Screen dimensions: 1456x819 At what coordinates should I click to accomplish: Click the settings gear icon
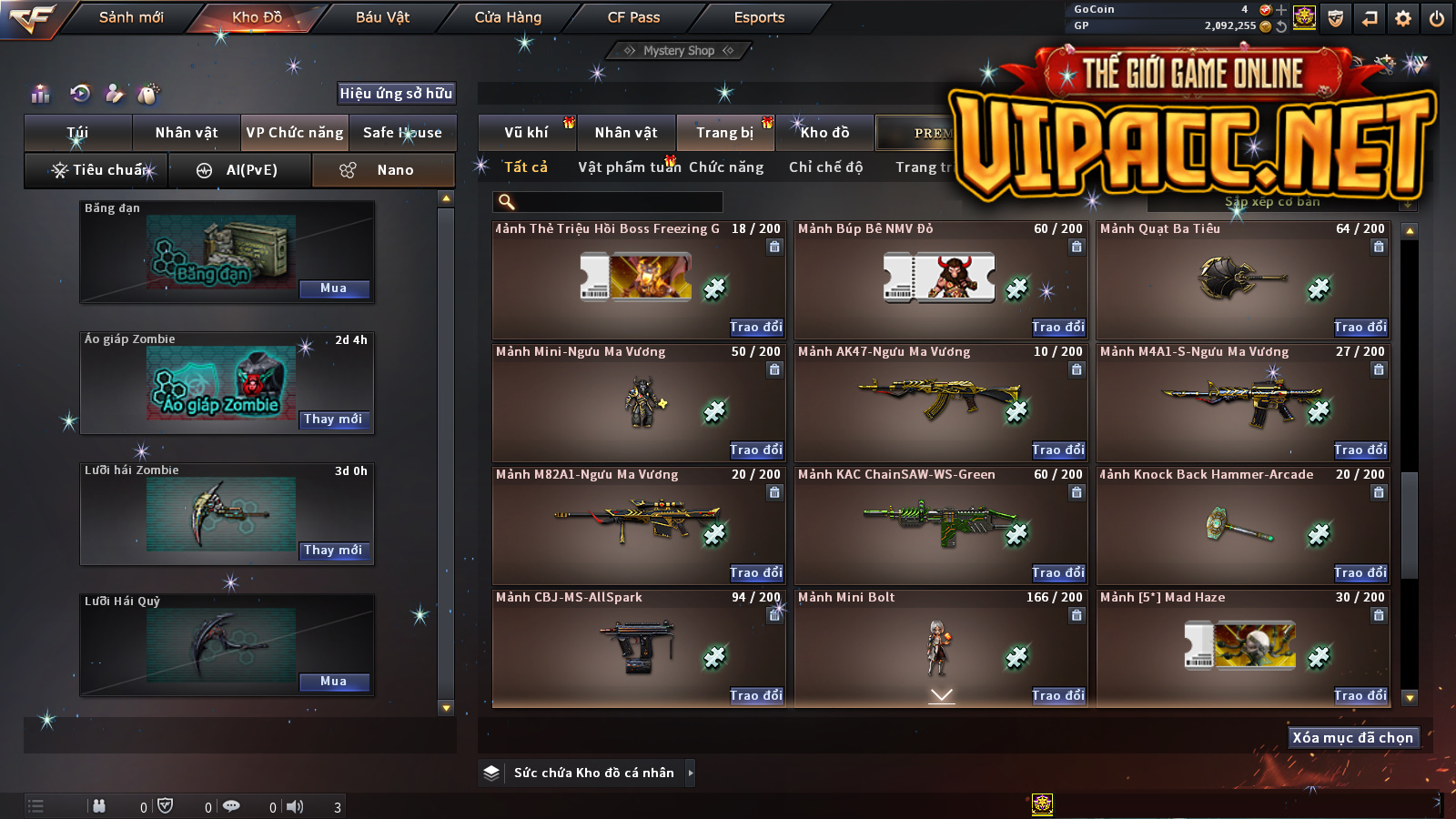1403,18
